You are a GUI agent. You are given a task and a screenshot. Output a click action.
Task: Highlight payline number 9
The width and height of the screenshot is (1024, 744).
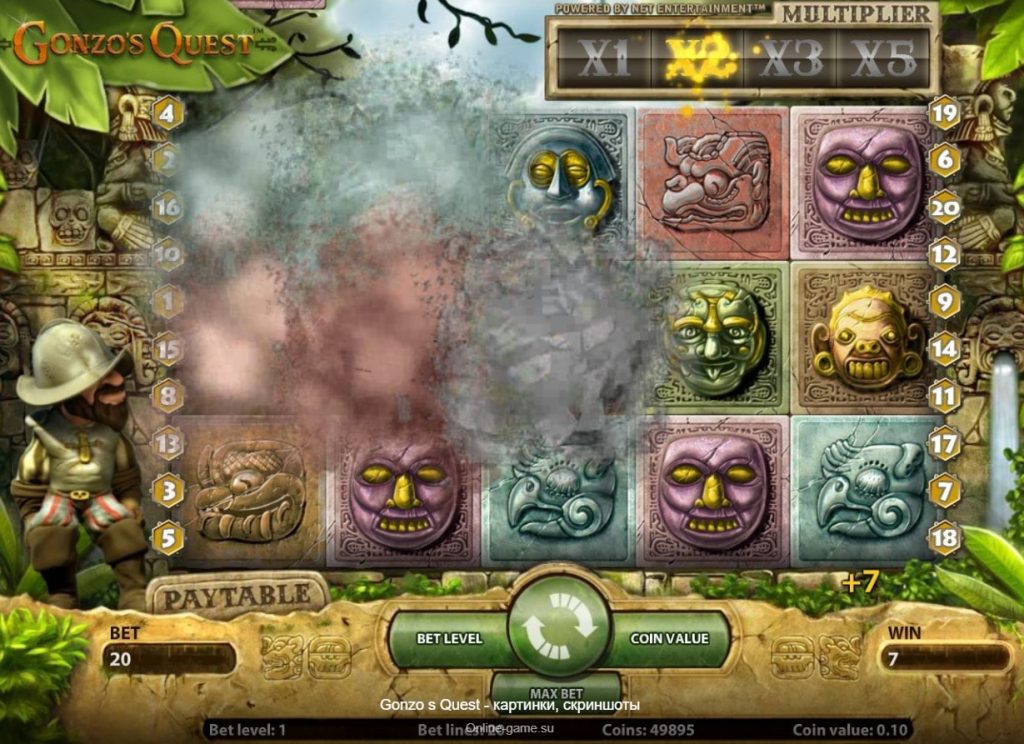pyautogui.click(x=944, y=301)
